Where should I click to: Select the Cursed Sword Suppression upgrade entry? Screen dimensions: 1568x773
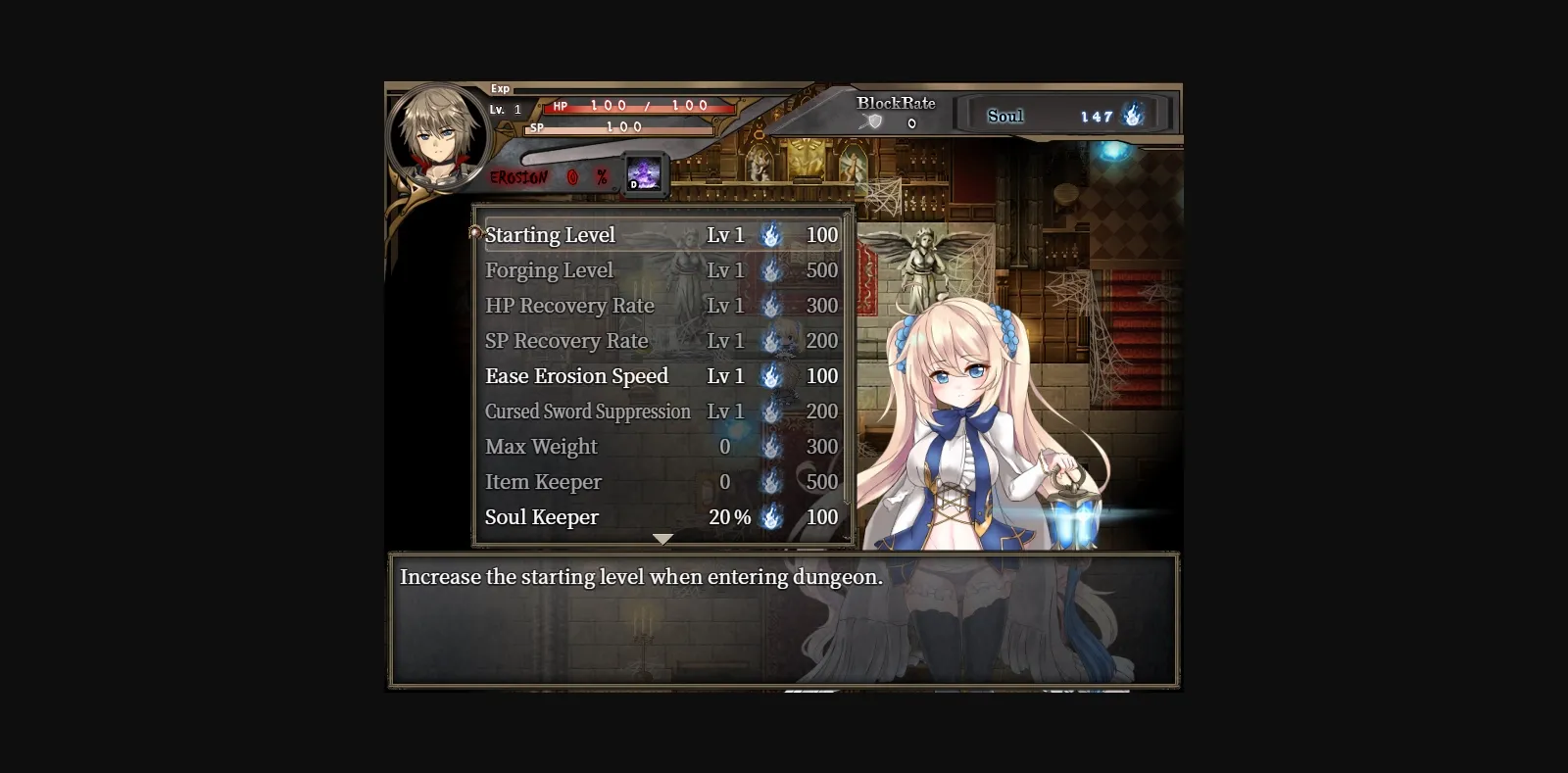coord(588,411)
